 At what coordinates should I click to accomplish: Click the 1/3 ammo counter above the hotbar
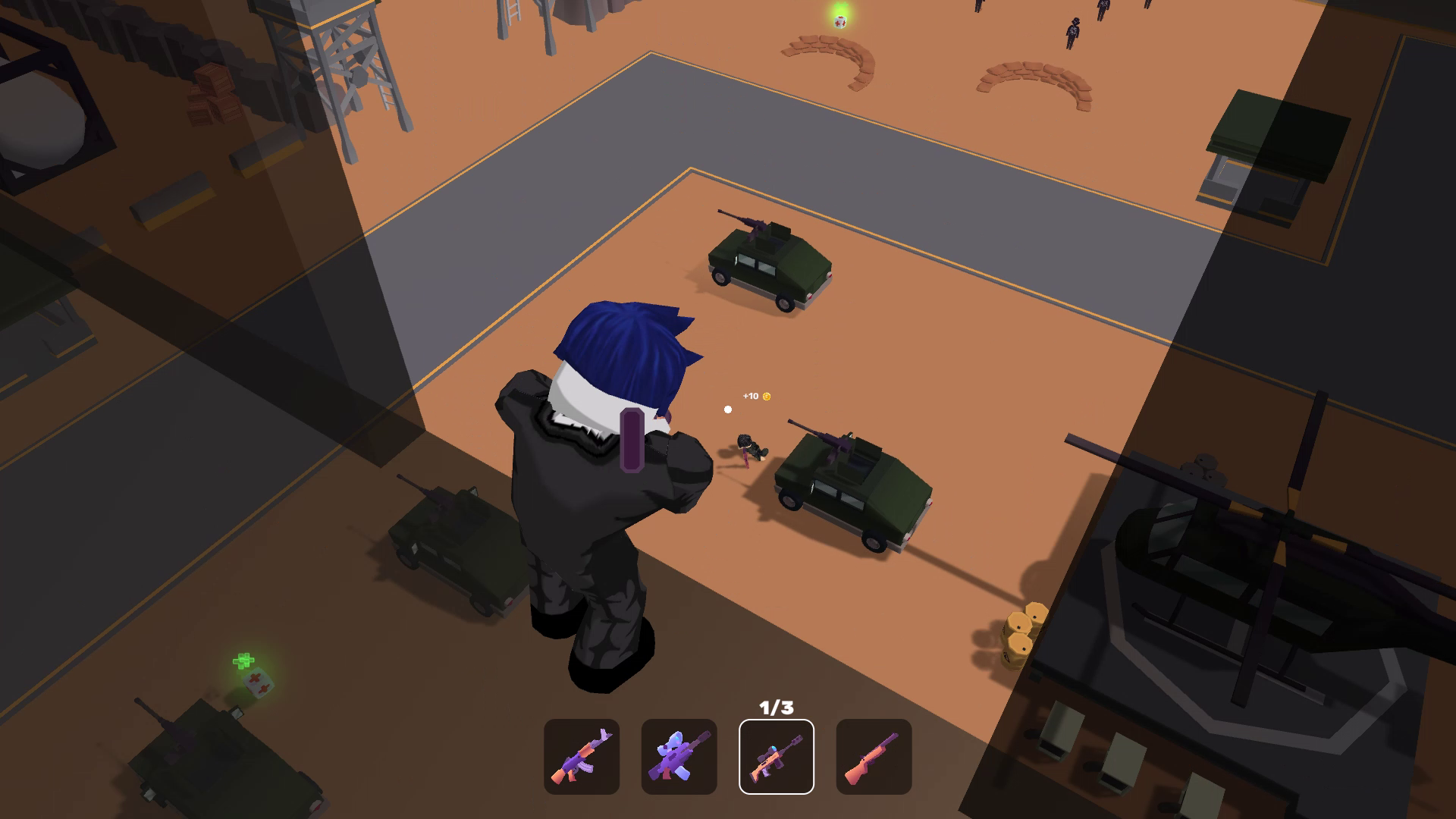pos(776,706)
